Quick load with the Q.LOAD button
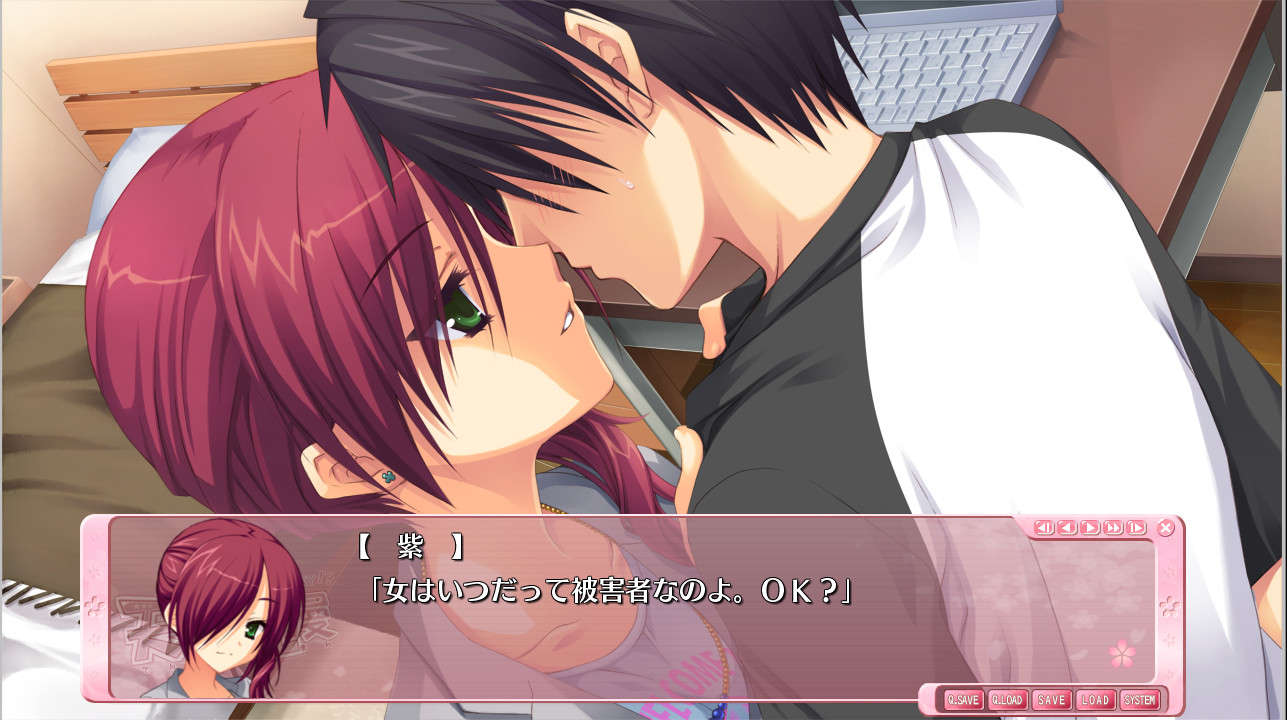 [1007, 700]
